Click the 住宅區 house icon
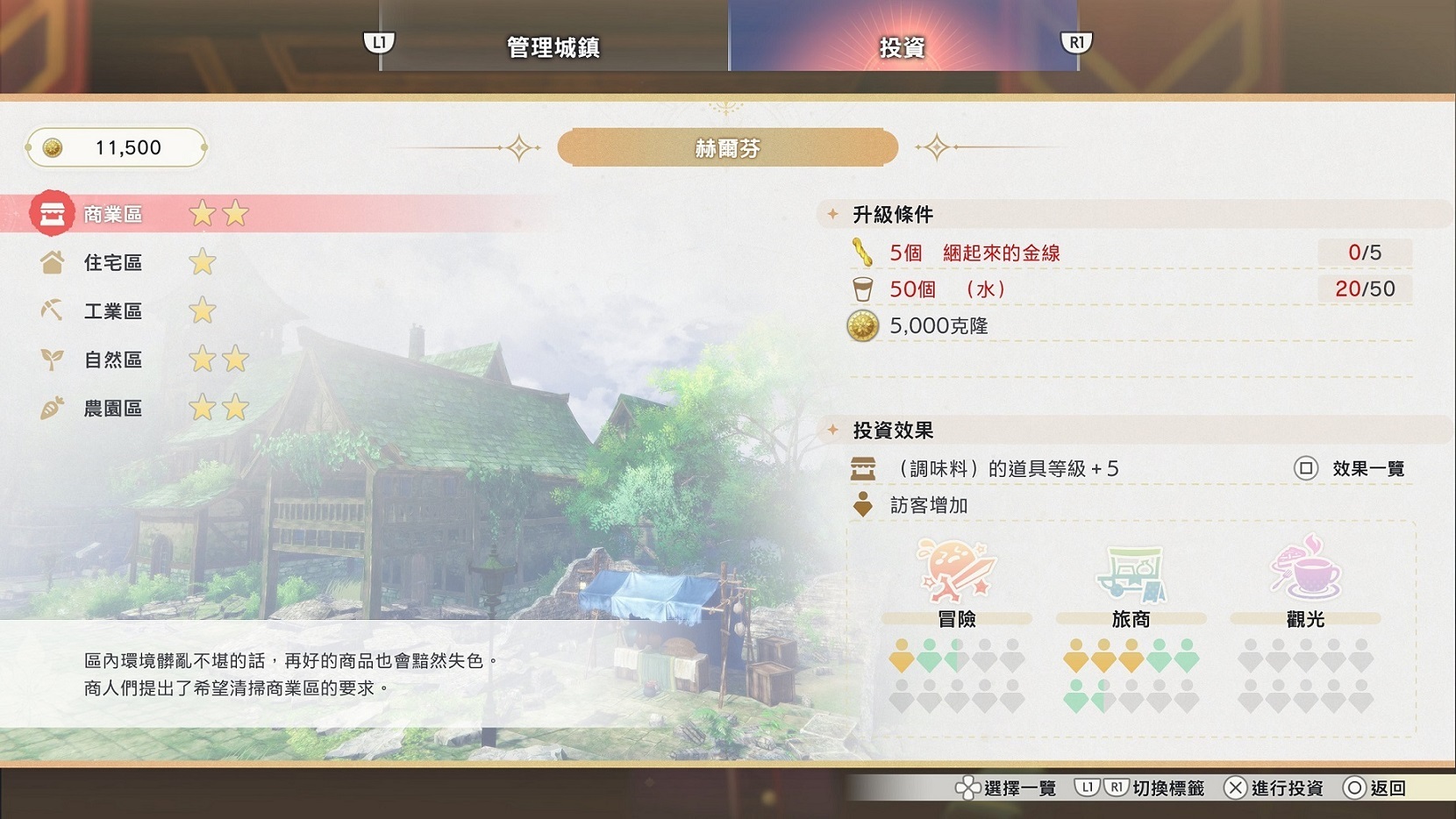Screen dimensions: 1456x819 pos(53,262)
